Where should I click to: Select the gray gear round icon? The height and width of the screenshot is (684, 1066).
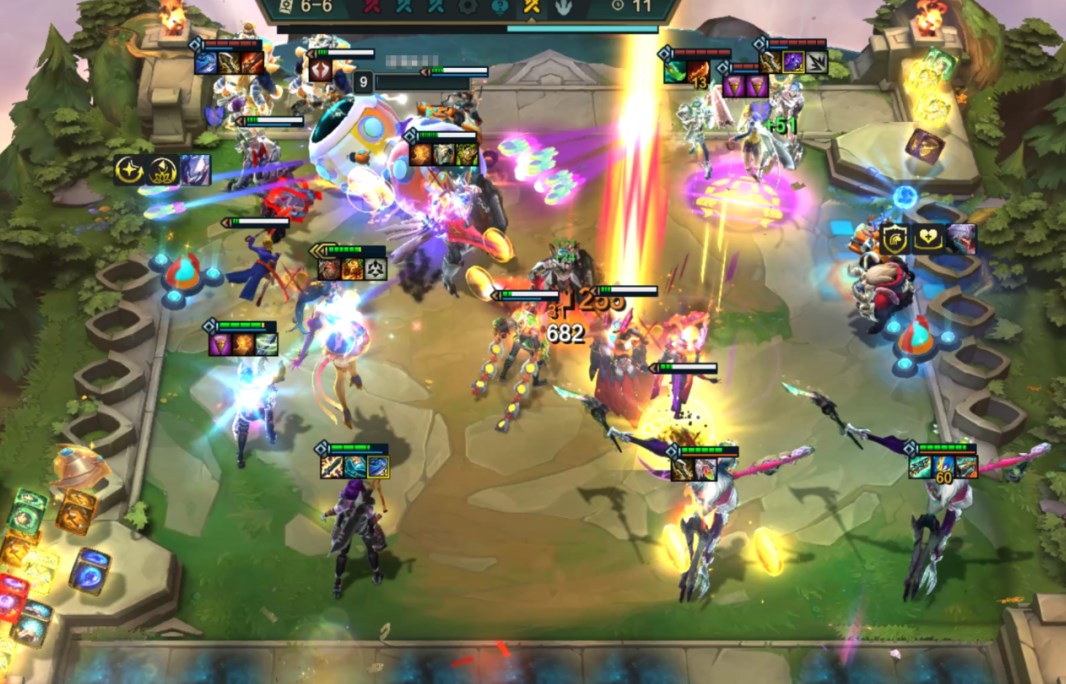(466, 6)
